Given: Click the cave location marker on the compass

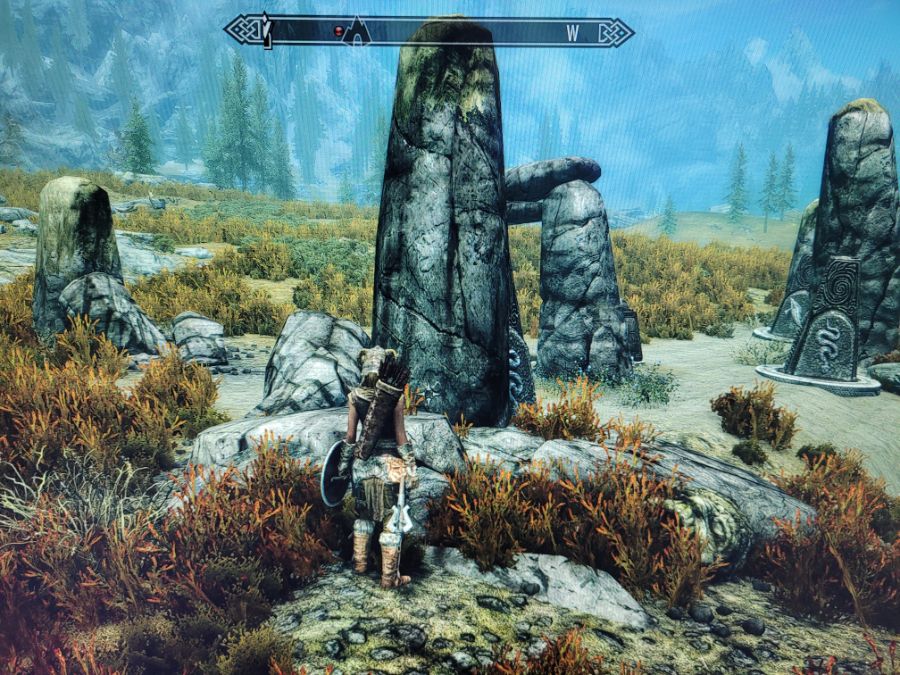Looking at the screenshot, I should click(357, 33).
